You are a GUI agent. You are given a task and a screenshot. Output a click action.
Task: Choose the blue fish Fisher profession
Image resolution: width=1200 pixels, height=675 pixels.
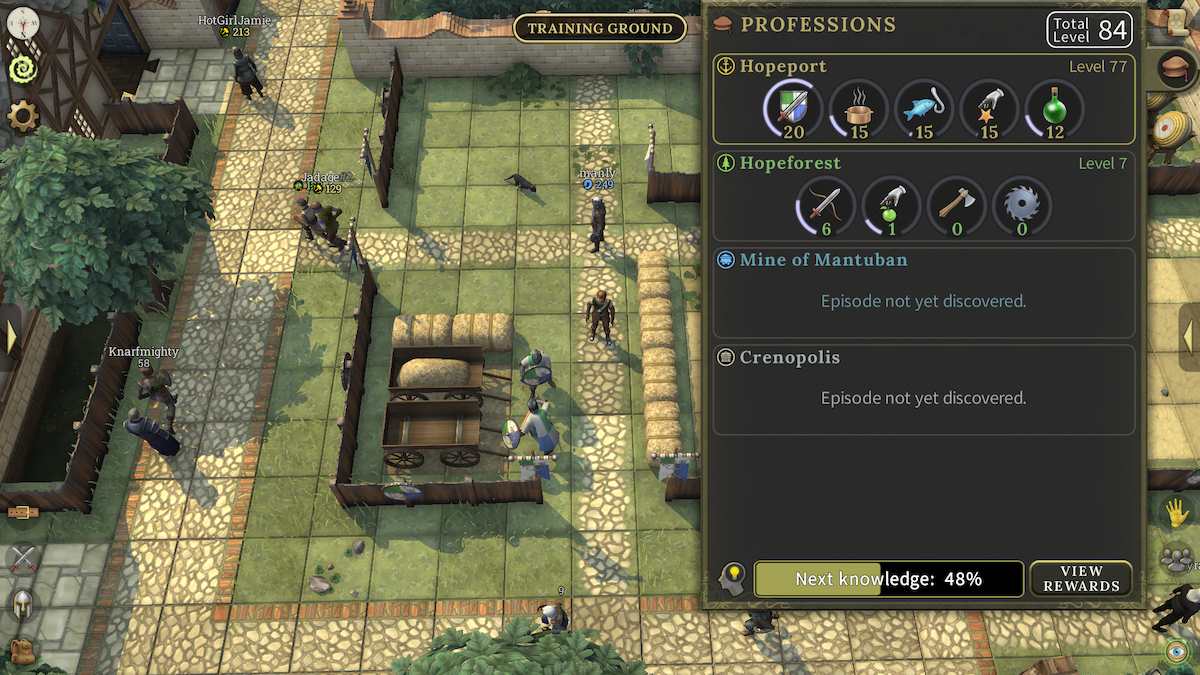tap(923, 107)
